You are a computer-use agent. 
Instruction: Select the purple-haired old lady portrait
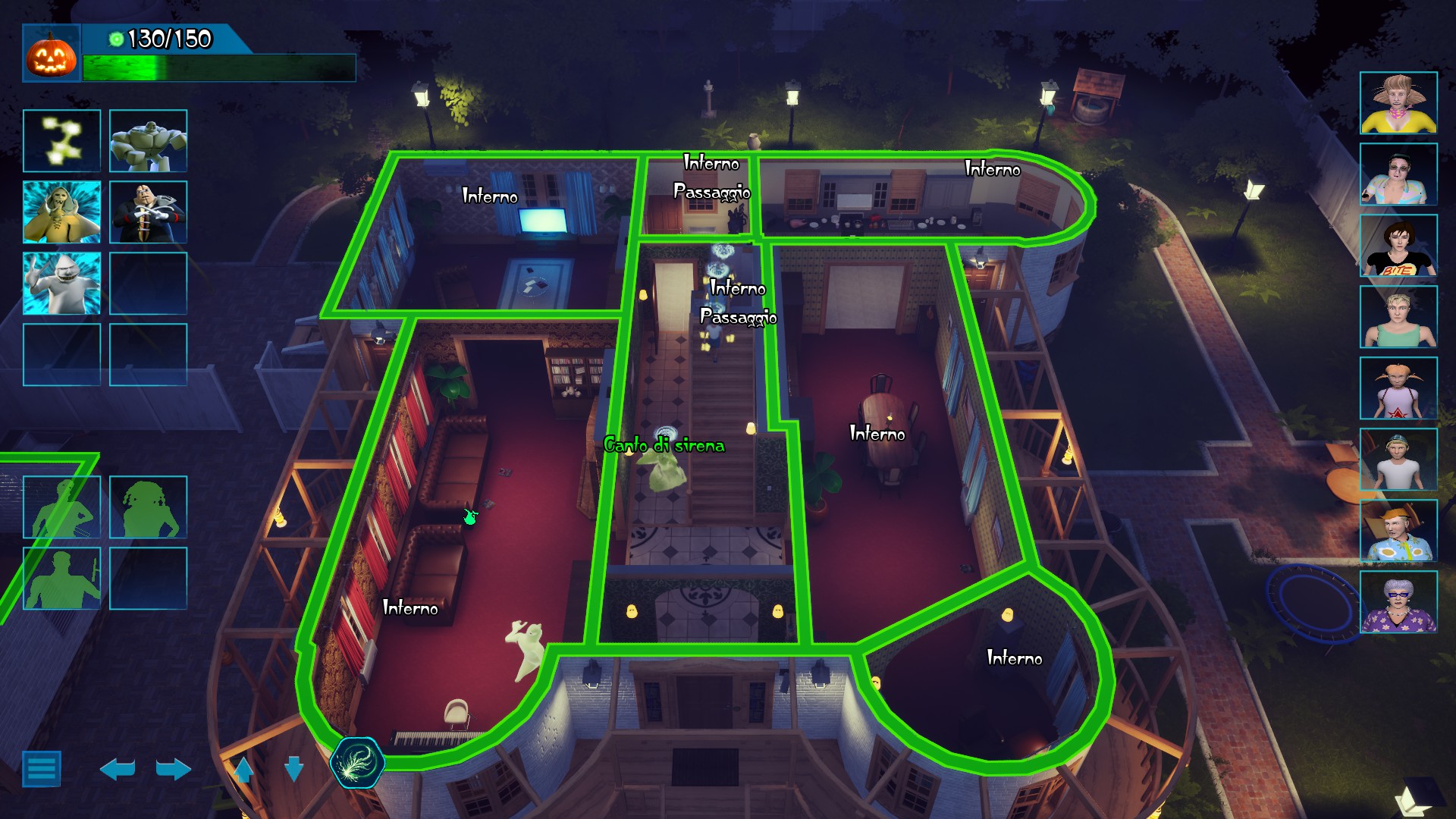[1398, 602]
